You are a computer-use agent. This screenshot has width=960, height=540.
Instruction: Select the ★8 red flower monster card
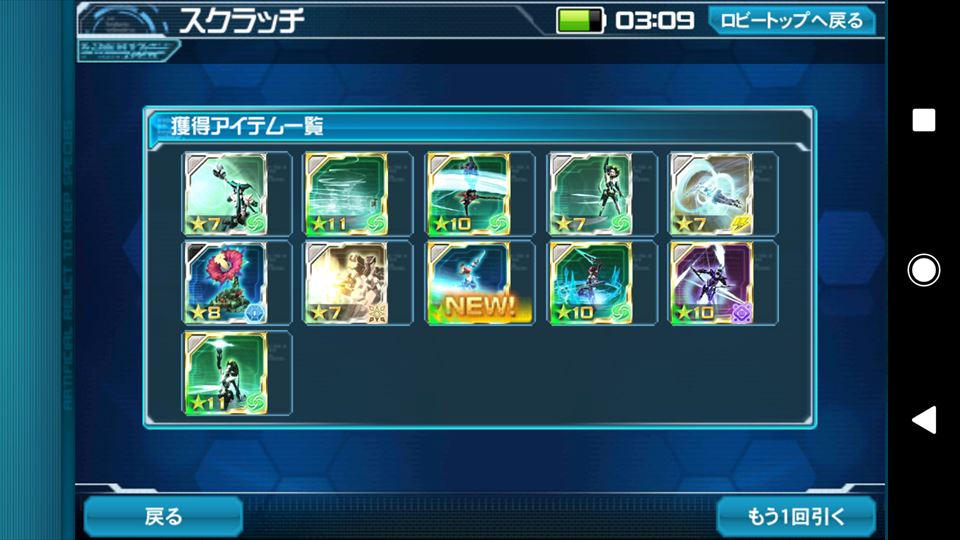coord(224,283)
